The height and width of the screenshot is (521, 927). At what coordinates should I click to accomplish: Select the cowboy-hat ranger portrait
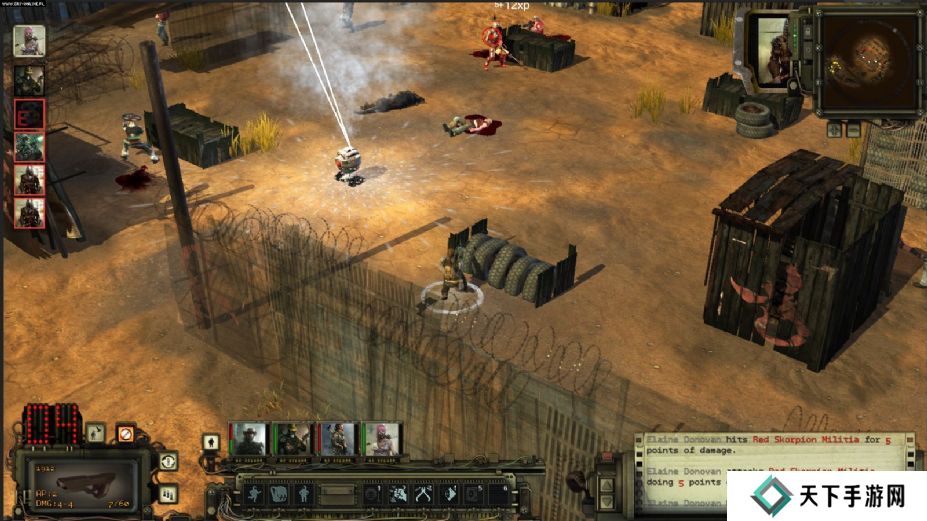(249, 439)
